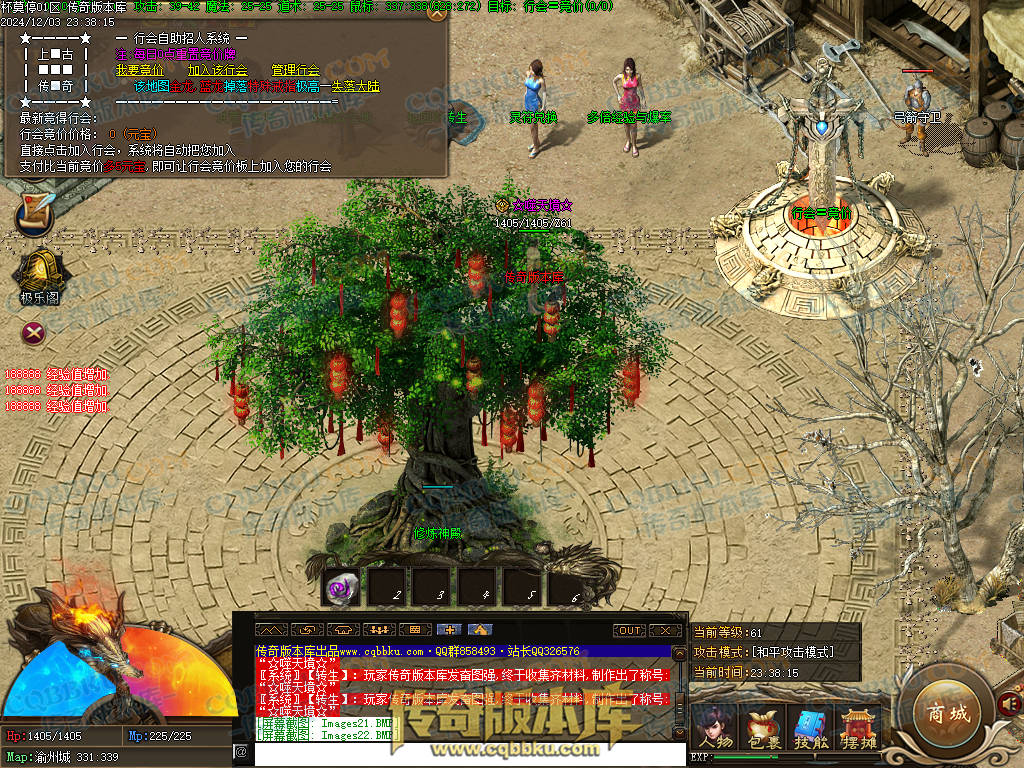
Task: Open the 技能 skills book
Action: coord(812,725)
